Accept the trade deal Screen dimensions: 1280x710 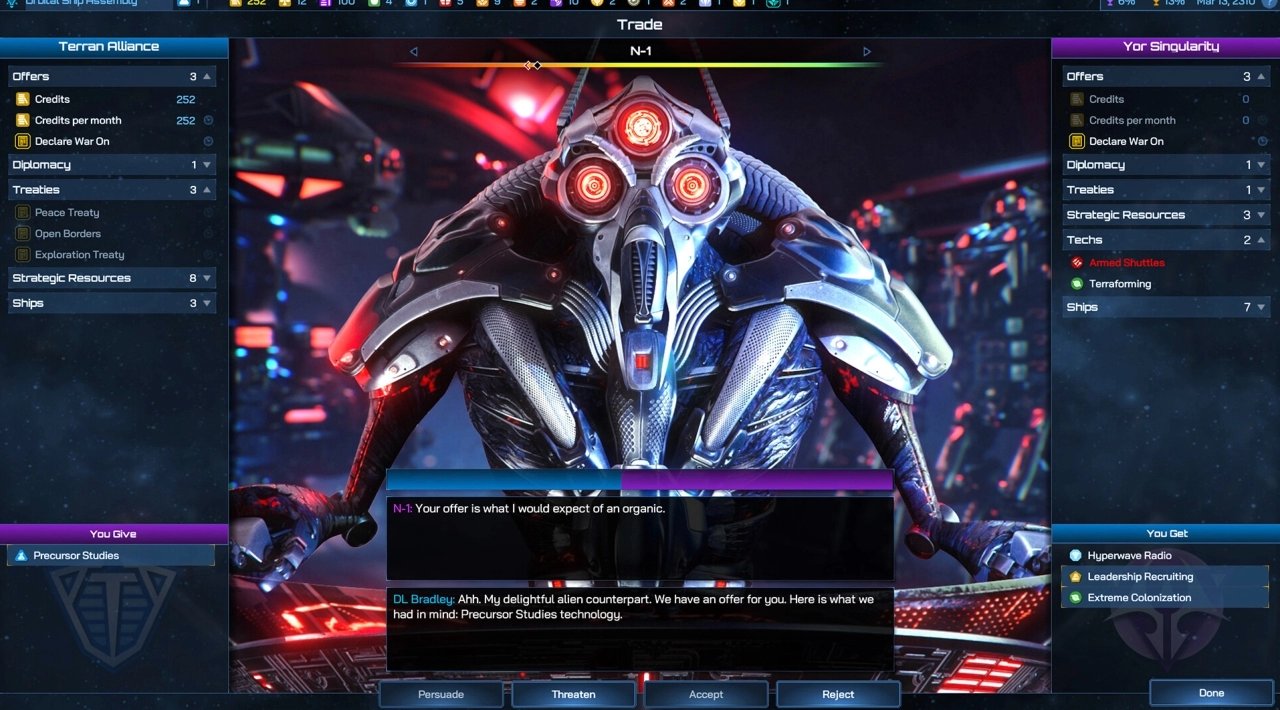tap(706, 694)
